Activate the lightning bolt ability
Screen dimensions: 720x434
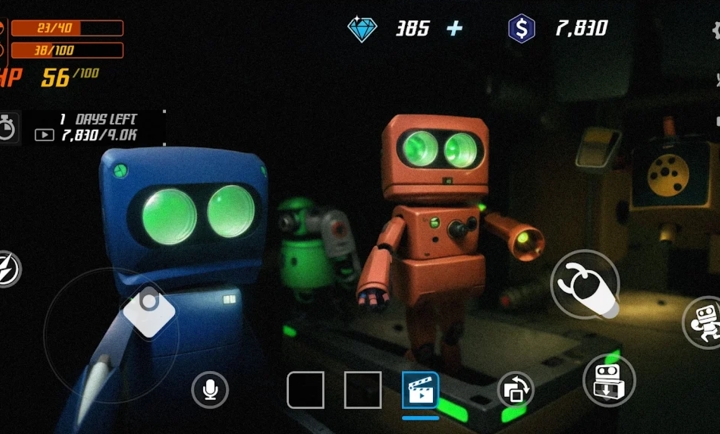pos(6,268)
